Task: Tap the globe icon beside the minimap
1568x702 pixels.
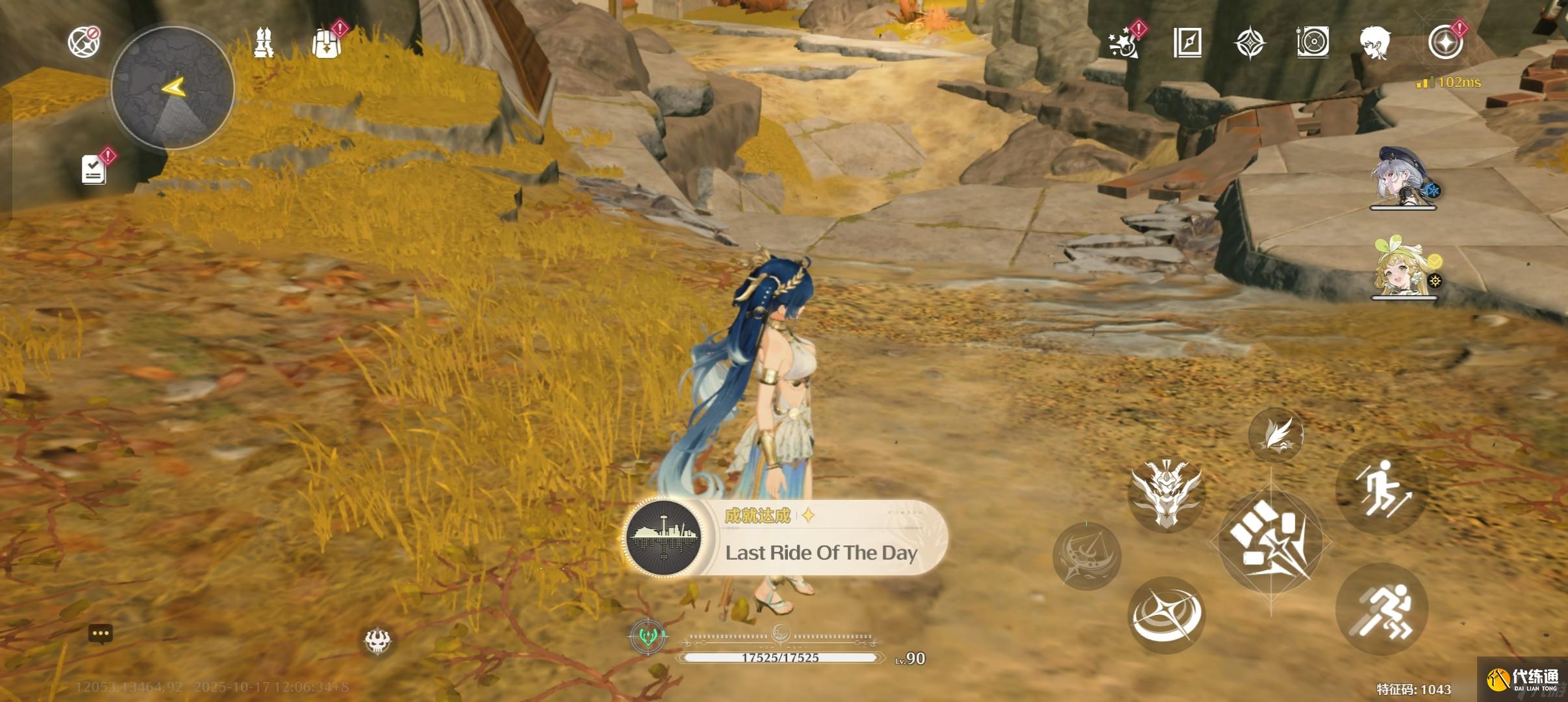Action: [x=84, y=42]
